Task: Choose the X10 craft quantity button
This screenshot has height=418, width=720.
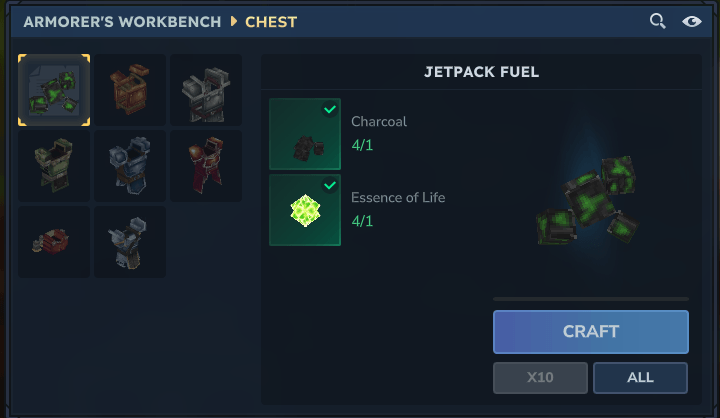Action: tap(540, 378)
